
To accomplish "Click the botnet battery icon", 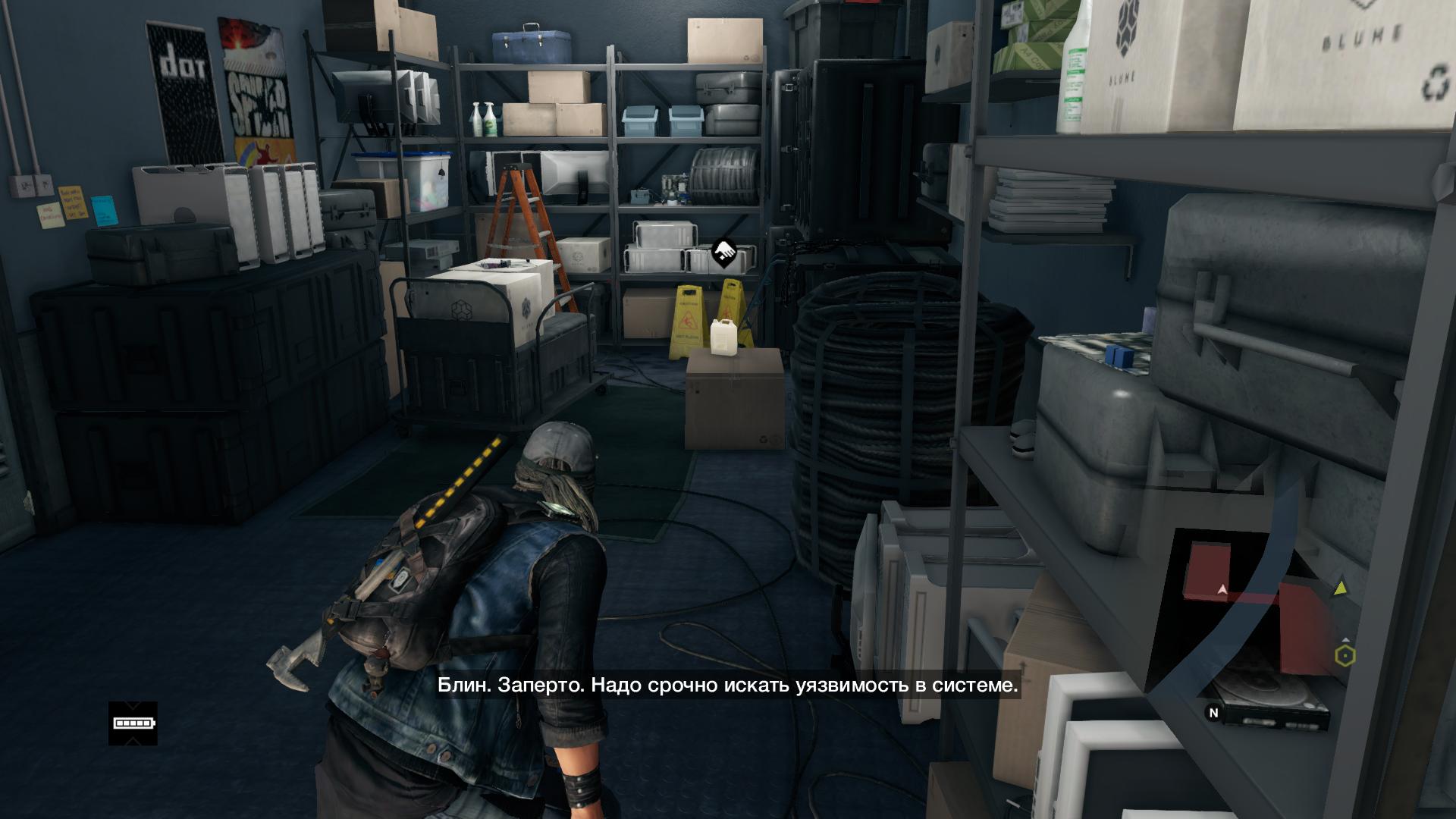I will (133, 723).
